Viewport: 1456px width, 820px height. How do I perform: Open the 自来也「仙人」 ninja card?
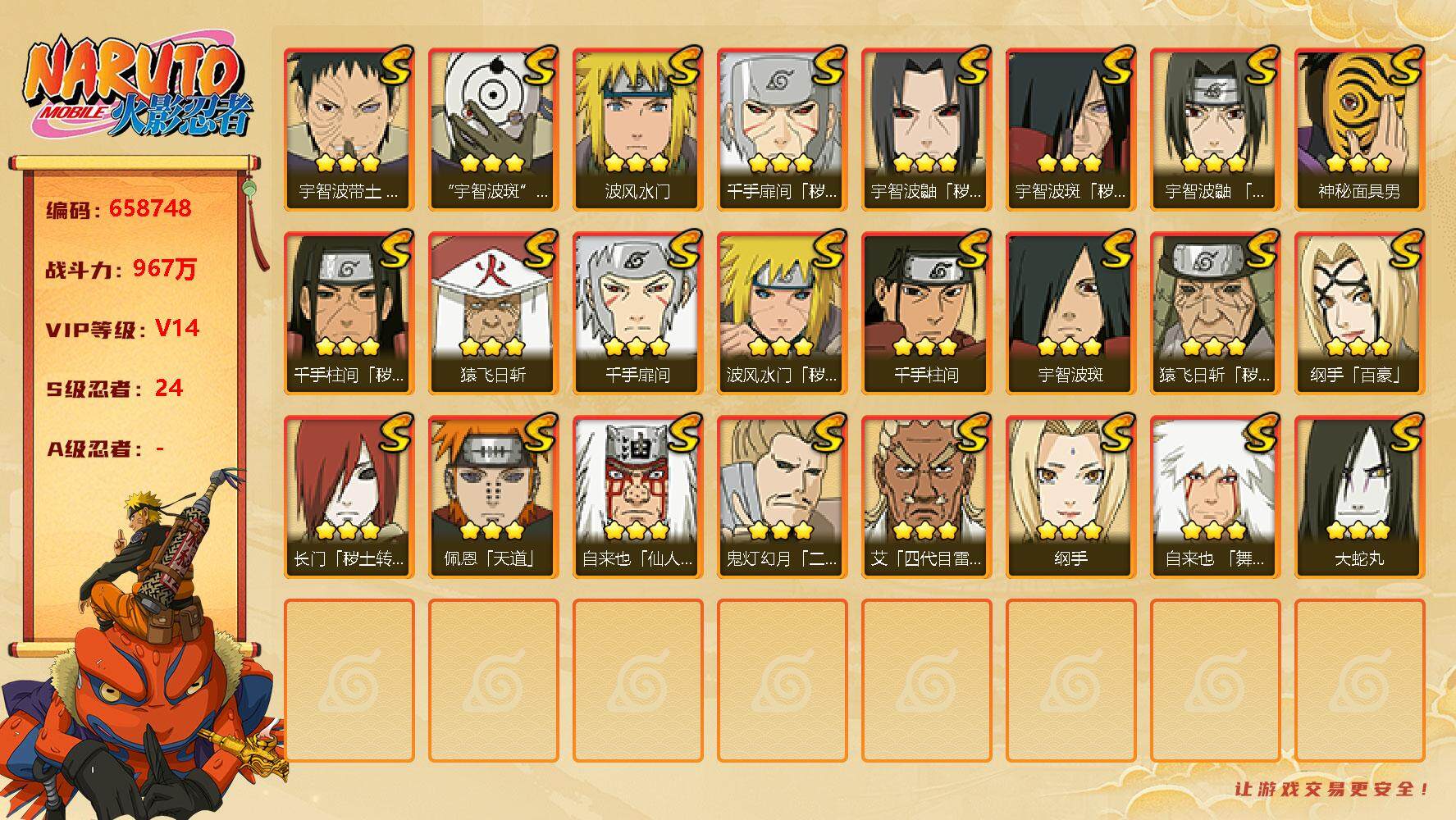(637, 497)
